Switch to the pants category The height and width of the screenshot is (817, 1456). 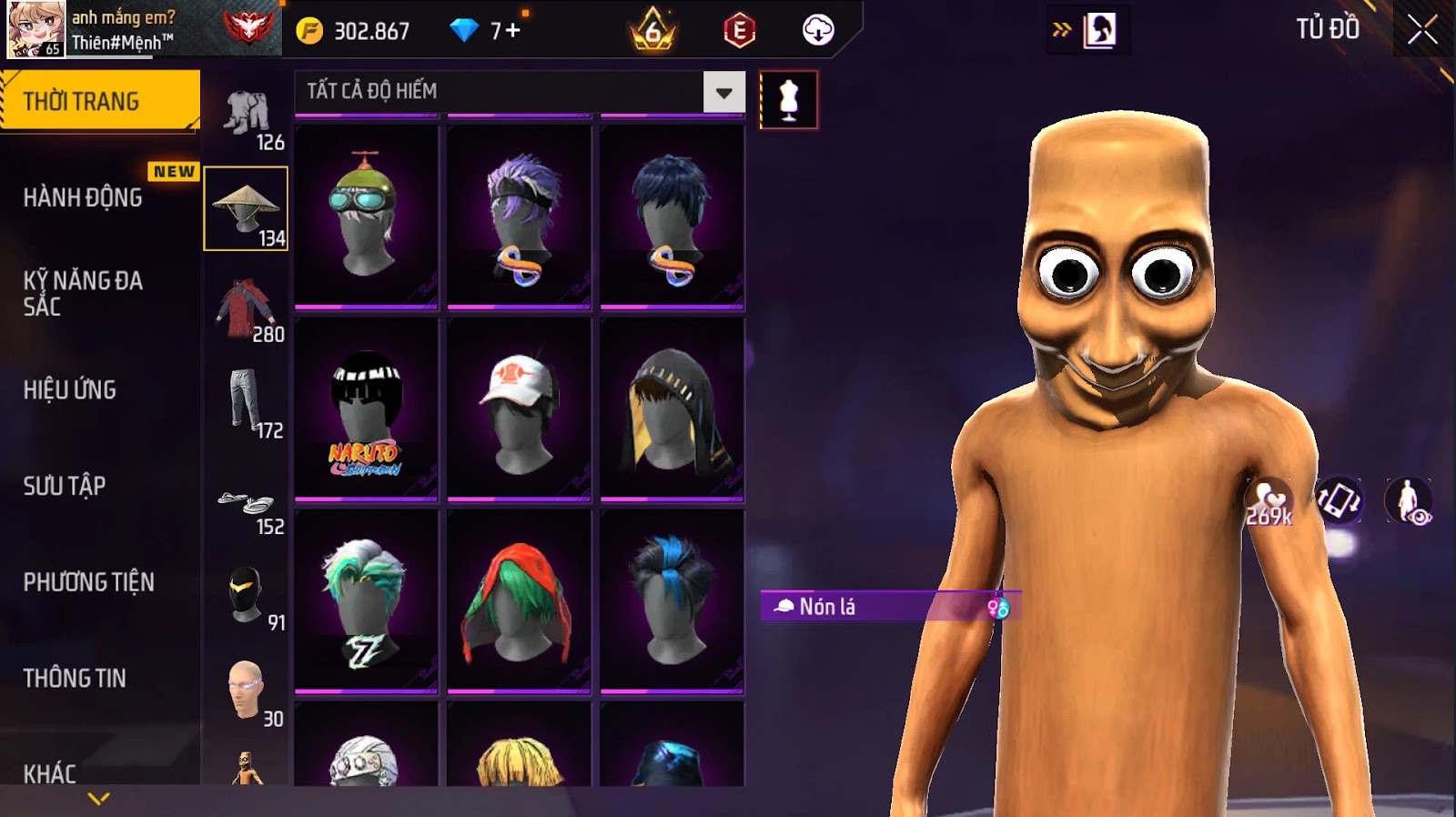click(x=246, y=401)
